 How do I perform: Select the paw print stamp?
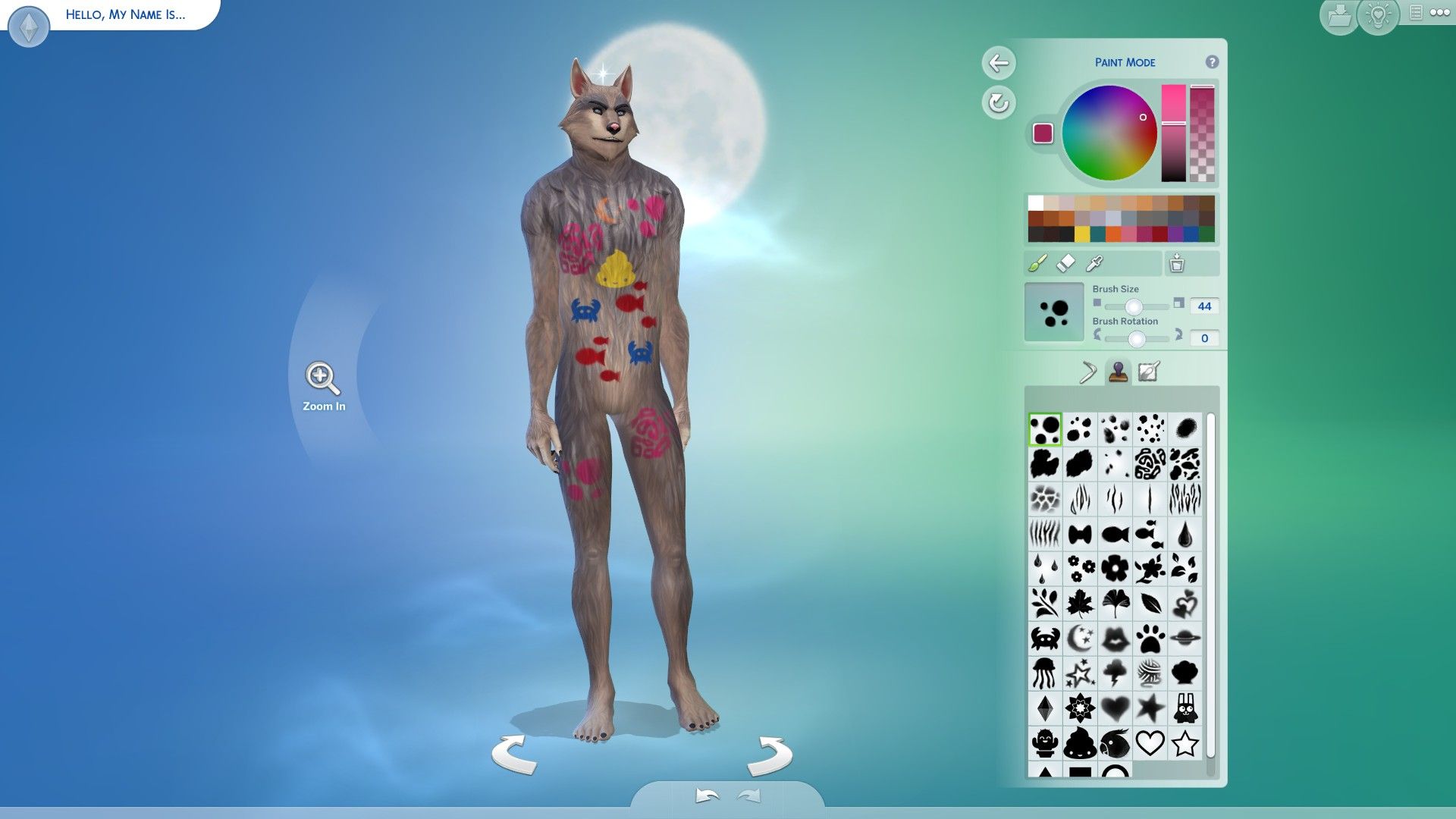(1149, 637)
